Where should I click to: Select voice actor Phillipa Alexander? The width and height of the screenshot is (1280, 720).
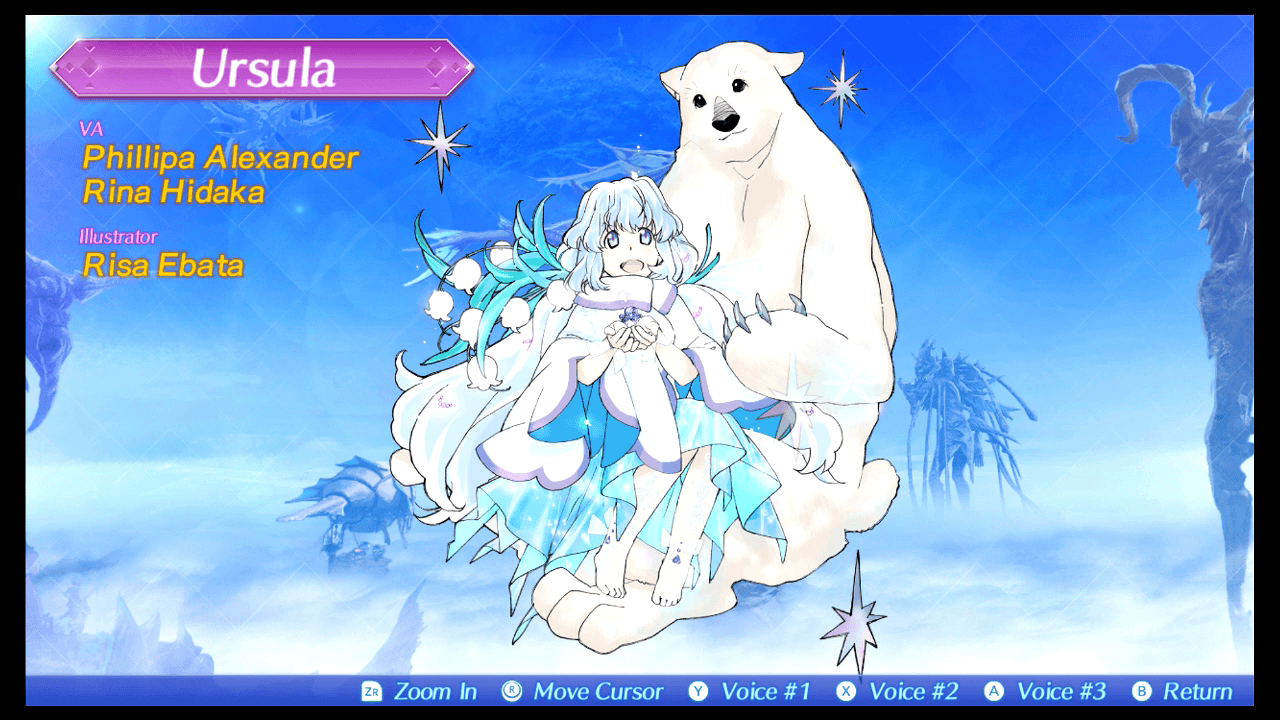point(222,157)
